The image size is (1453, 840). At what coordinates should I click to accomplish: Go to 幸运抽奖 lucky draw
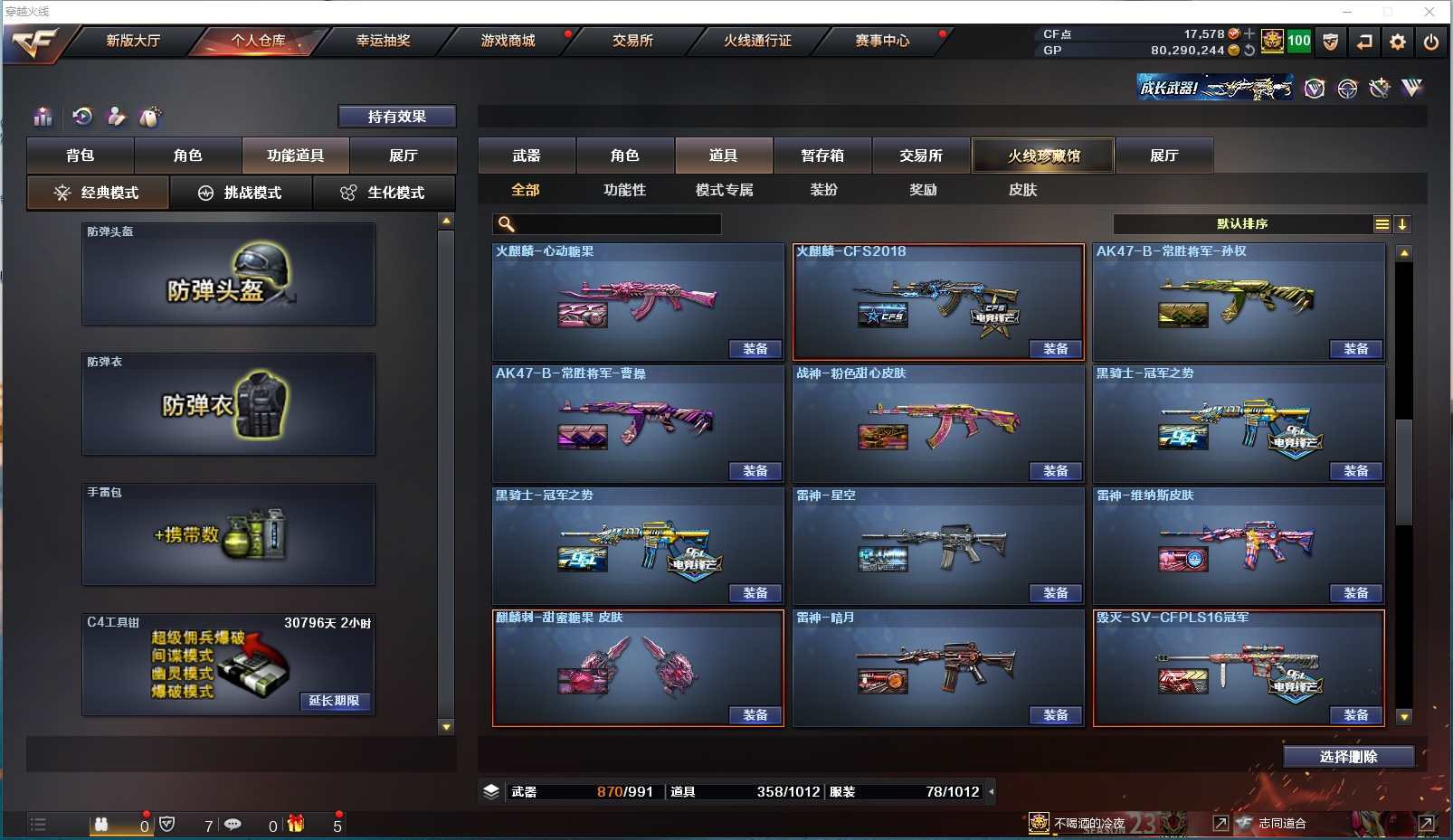coord(383,41)
